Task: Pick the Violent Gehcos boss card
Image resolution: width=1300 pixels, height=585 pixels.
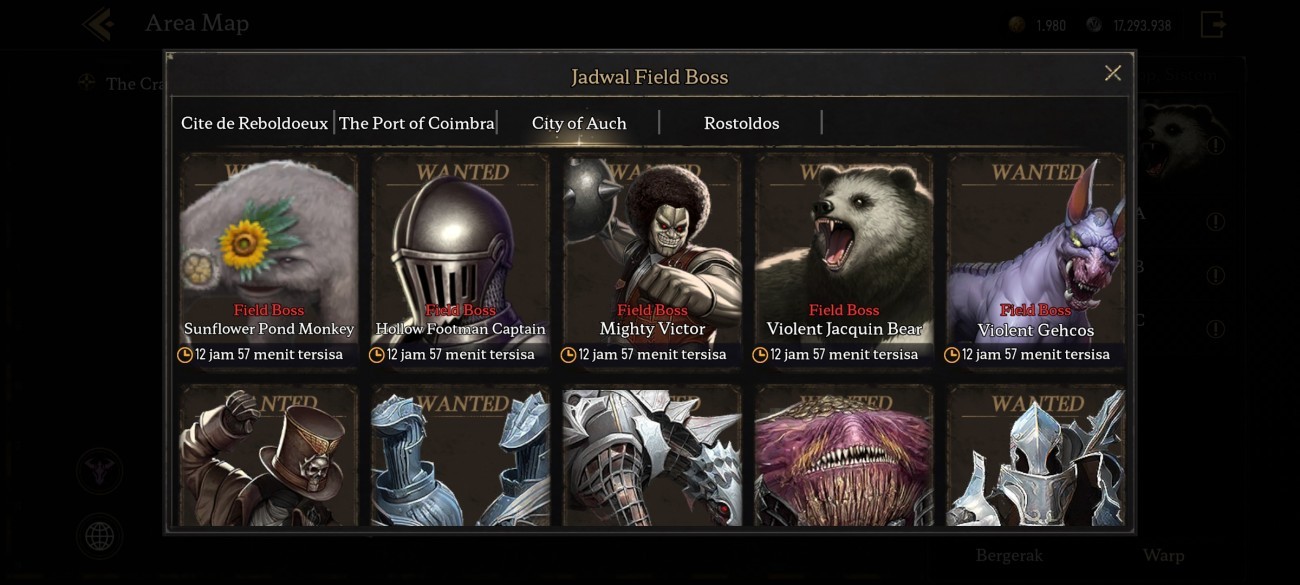Action: pos(1036,260)
